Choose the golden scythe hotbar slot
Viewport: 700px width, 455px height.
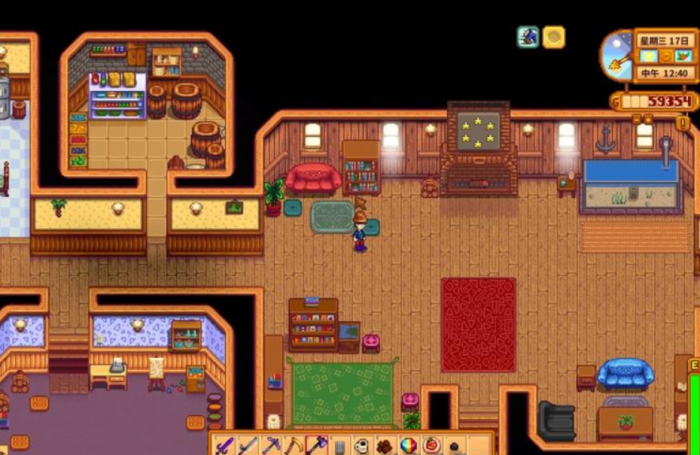pyautogui.click(x=293, y=445)
